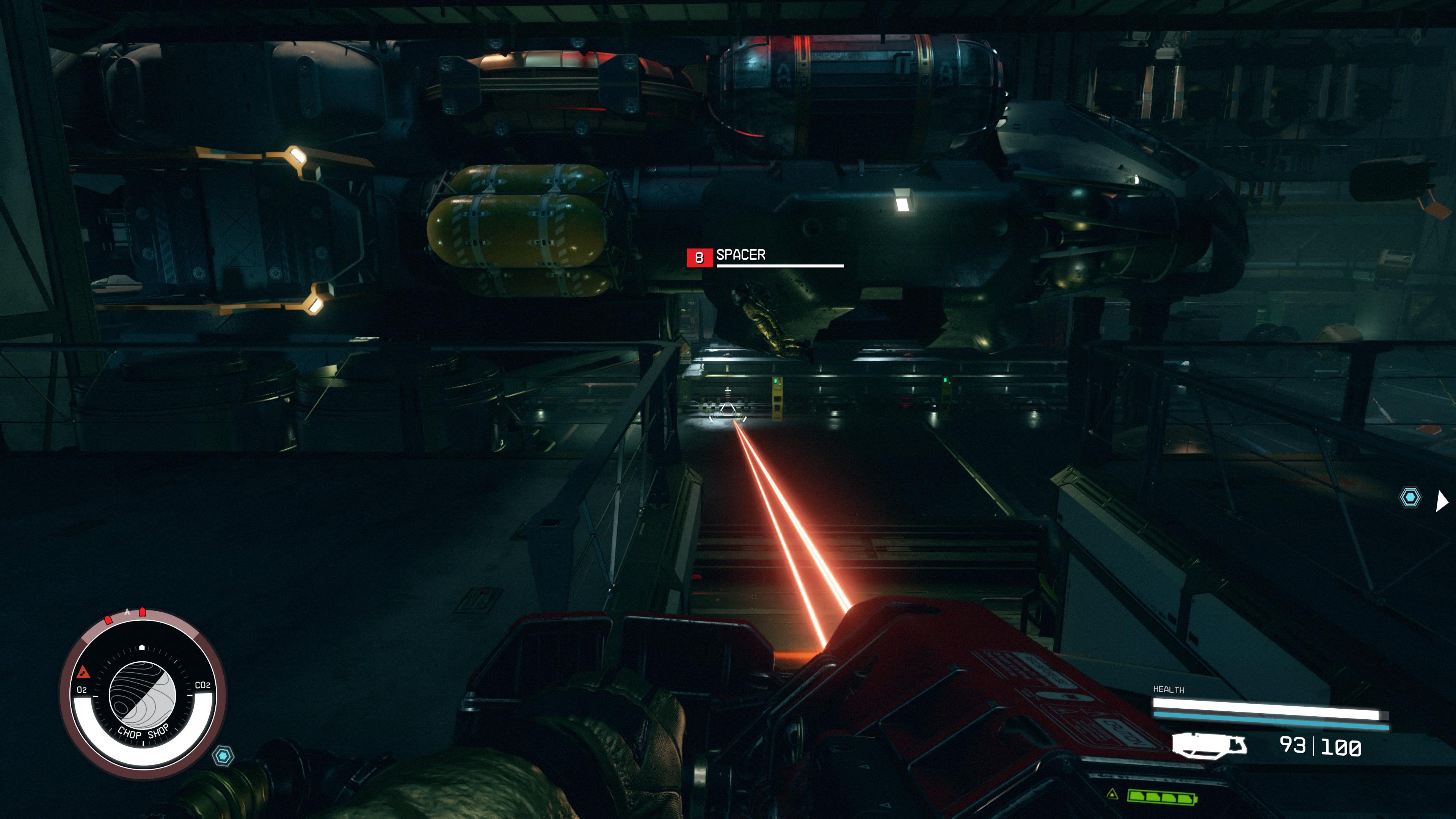
Task: Click the Chop Shop compass dial
Action: coord(143,695)
